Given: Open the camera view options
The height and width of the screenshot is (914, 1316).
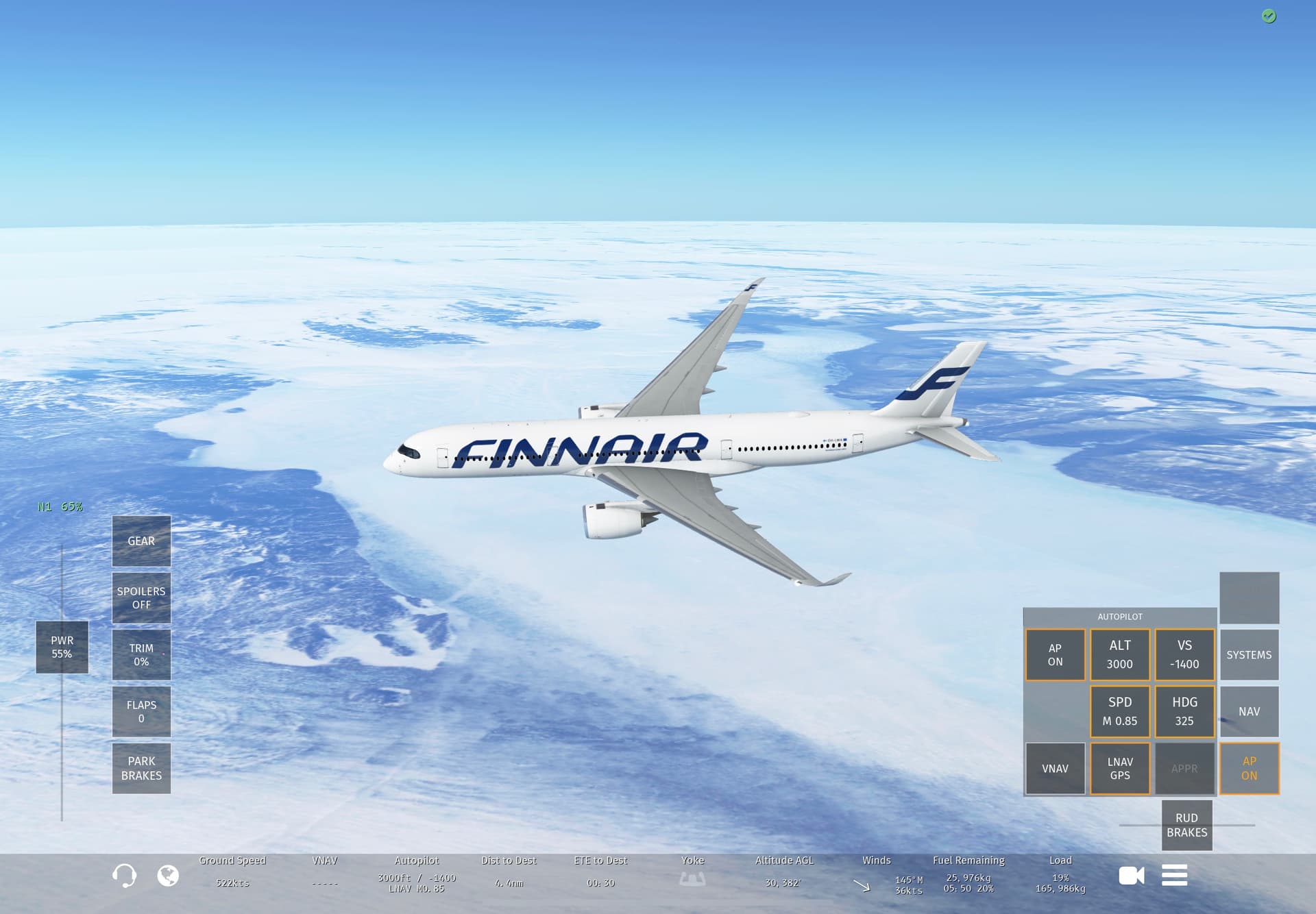Looking at the screenshot, I should 1131,876.
